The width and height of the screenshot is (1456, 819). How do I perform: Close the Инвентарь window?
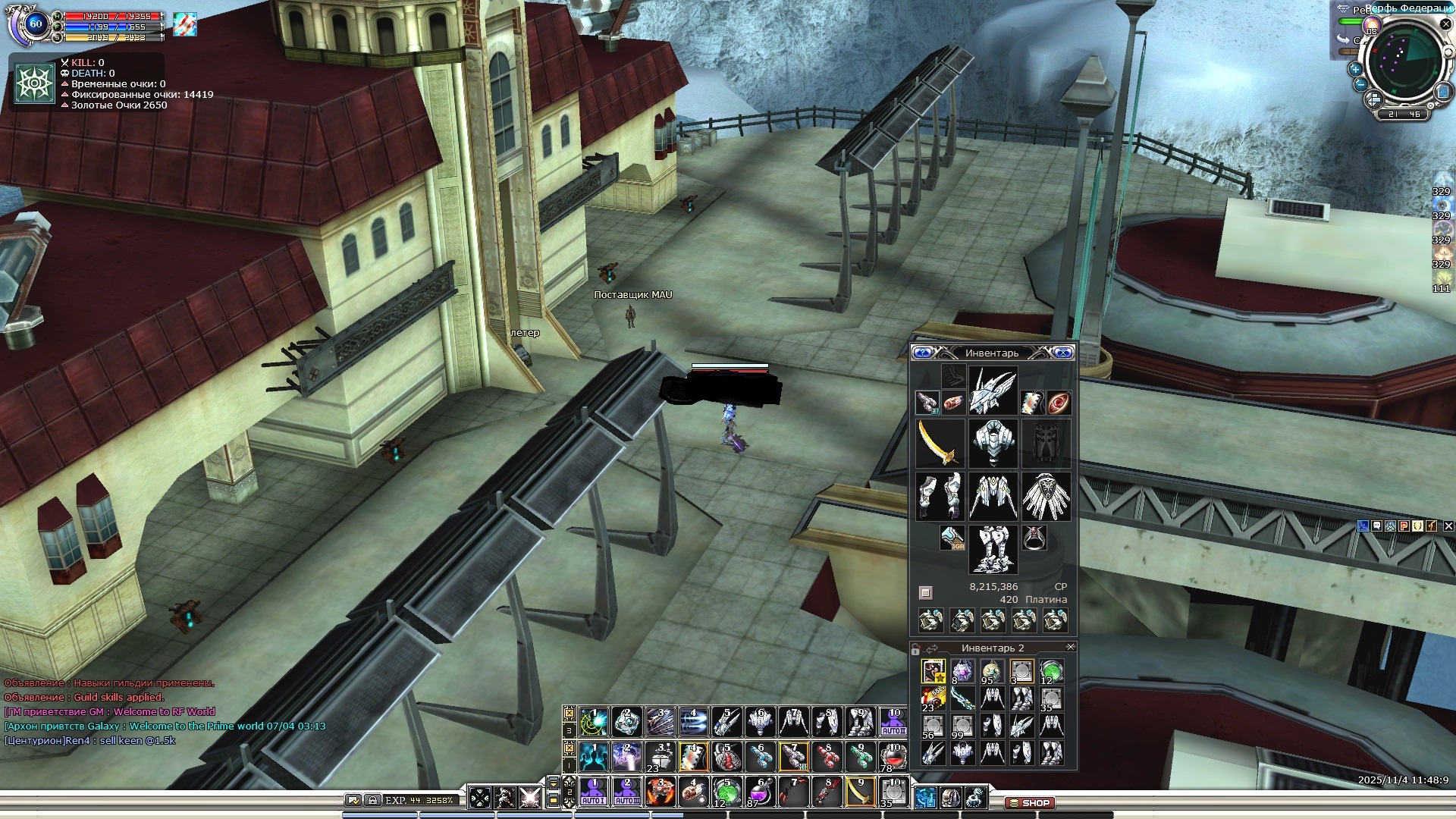click(x=1063, y=353)
